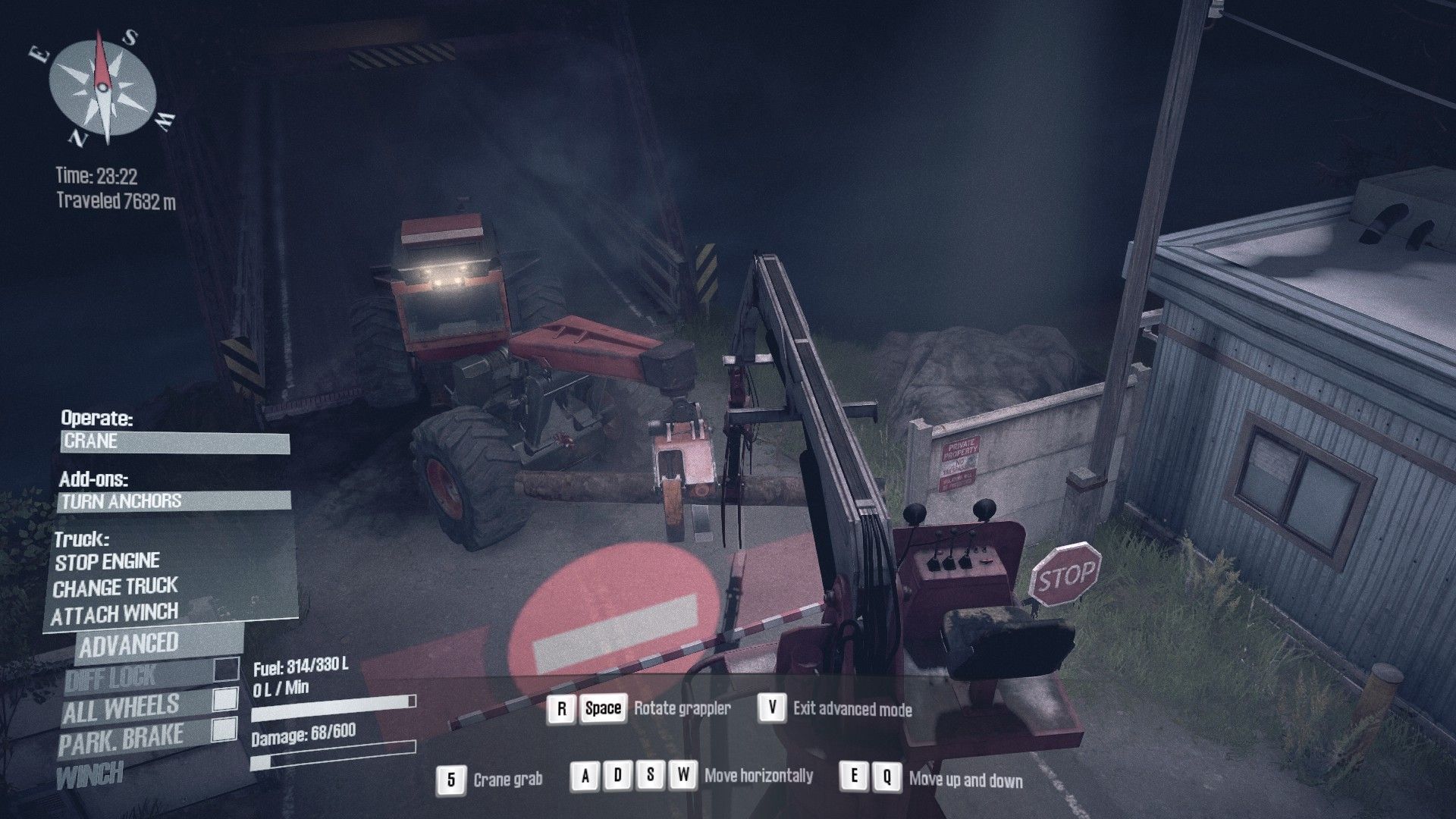Choose the Turn Anchors add-on

click(x=174, y=501)
